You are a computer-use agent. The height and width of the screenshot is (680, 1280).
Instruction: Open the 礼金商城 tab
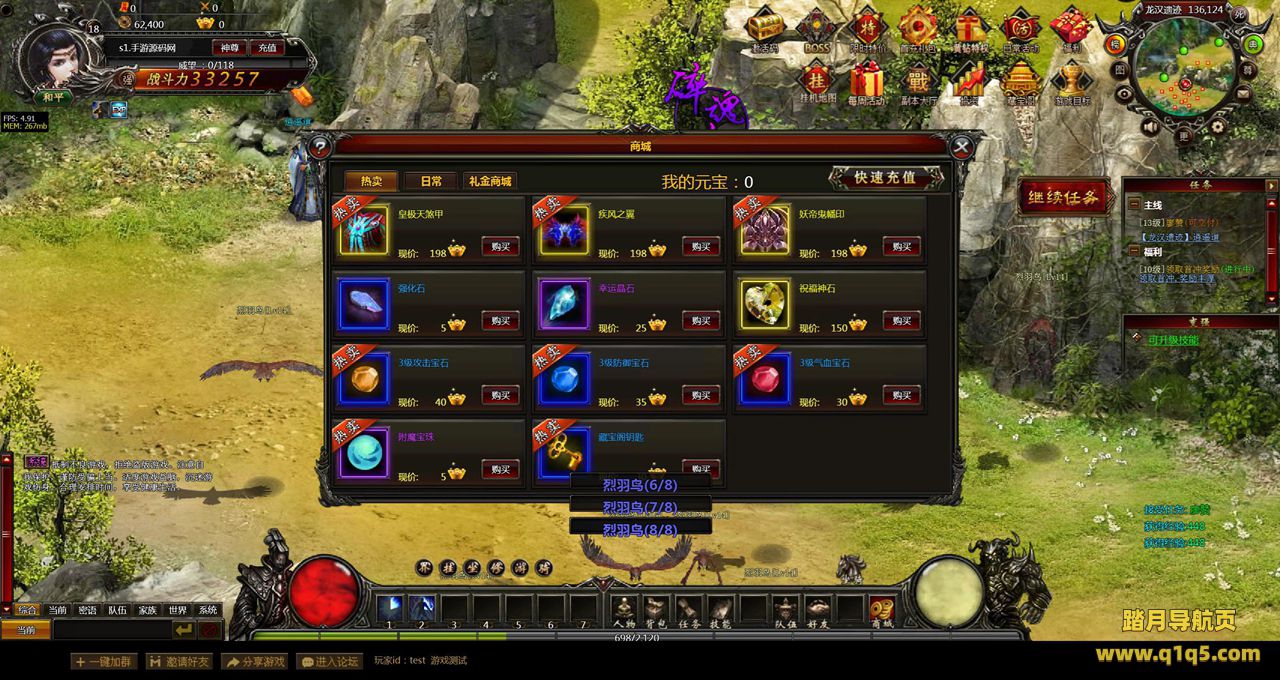tap(490, 181)
